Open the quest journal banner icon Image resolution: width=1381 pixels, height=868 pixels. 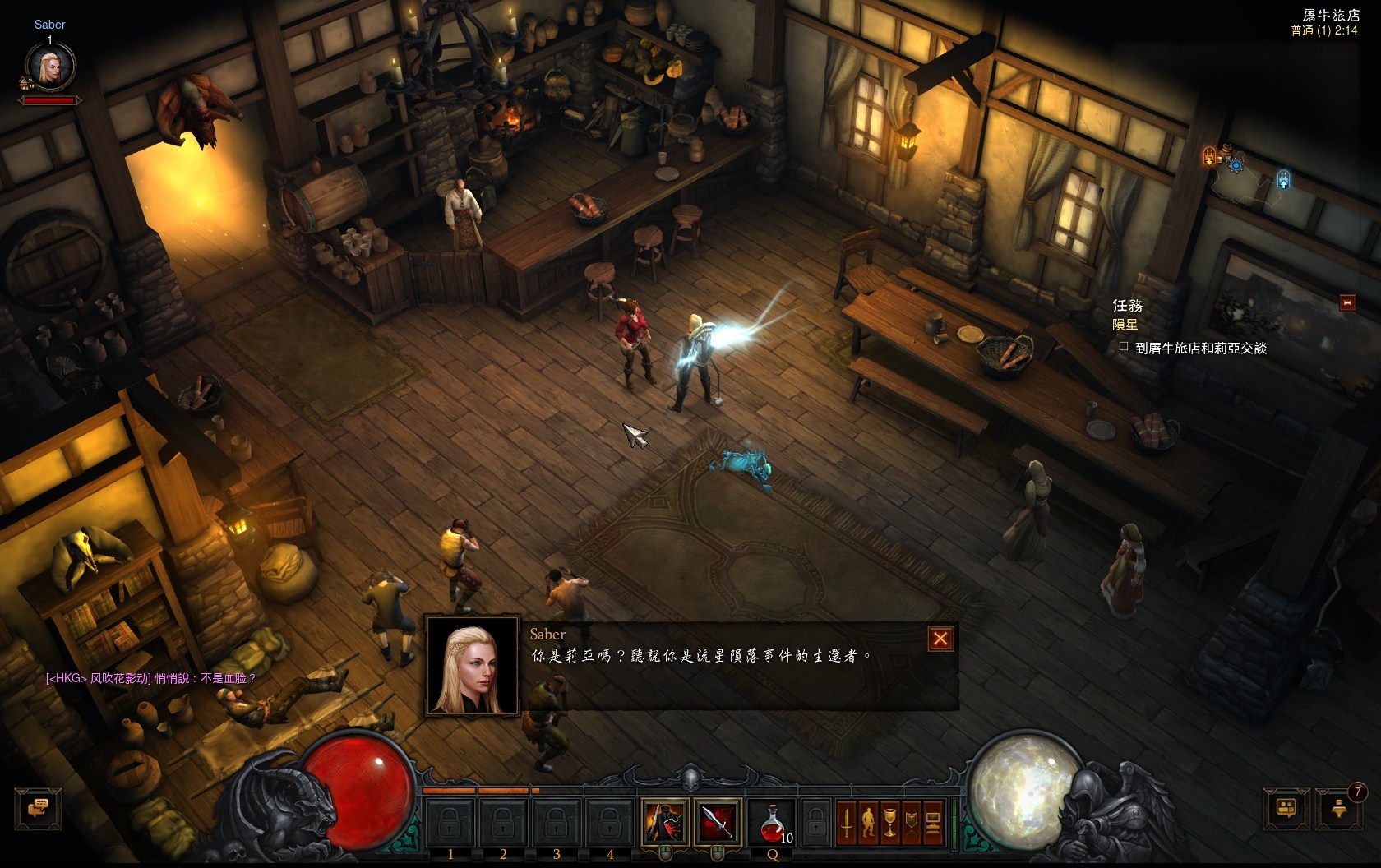click(911, 822)
